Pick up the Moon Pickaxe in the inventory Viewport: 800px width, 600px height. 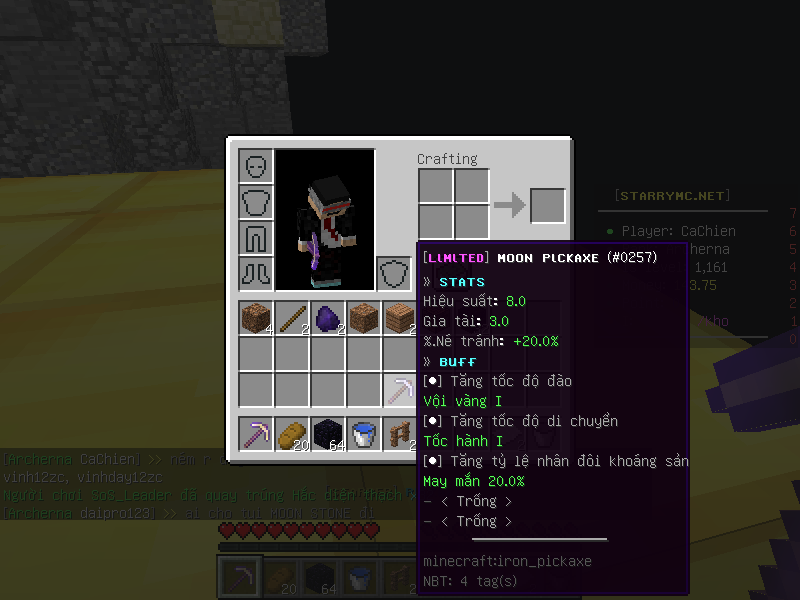coord(400,390)
